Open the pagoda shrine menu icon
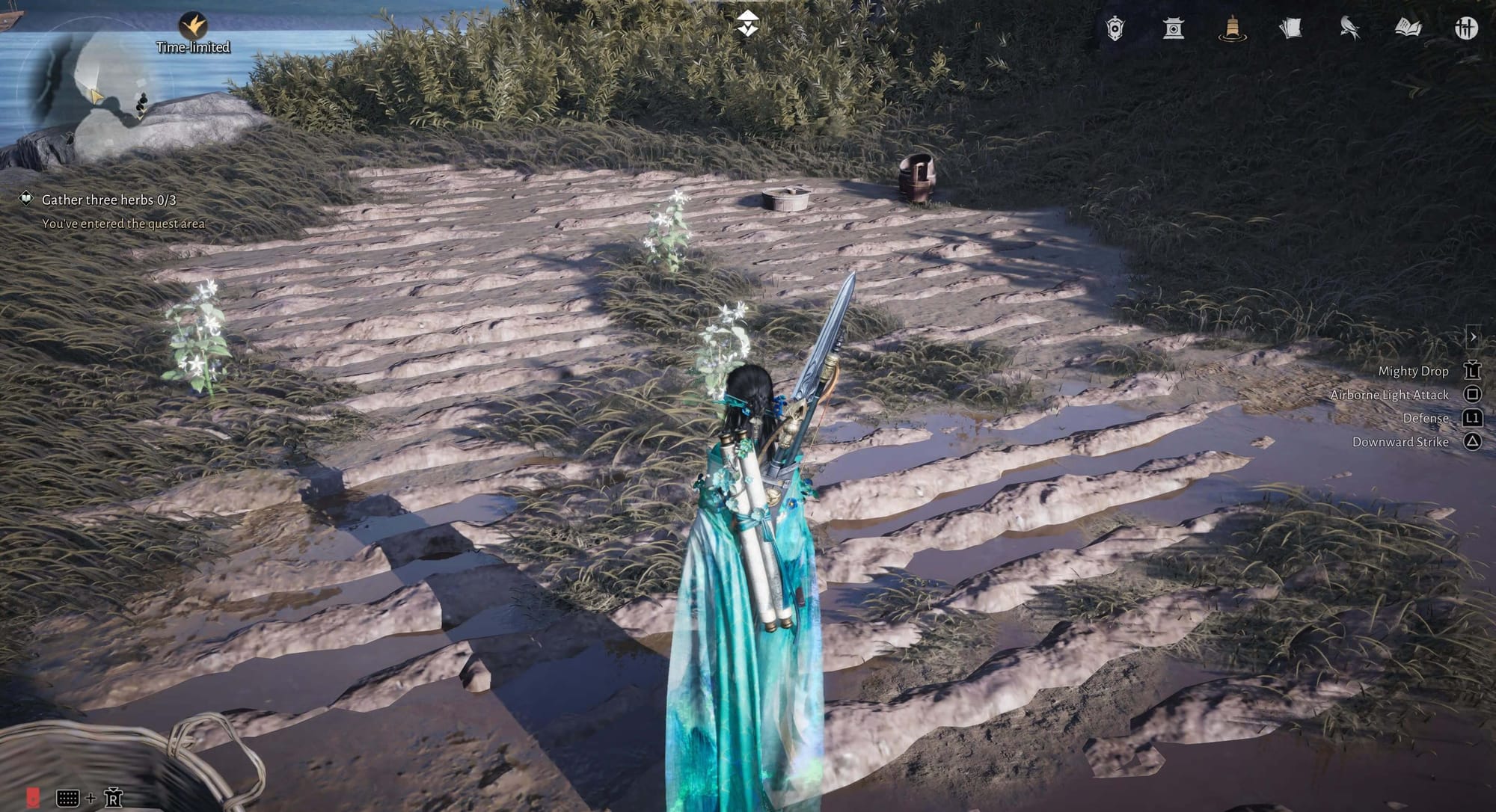Viewport: 1496px width, 812px height. coord(1173,28)
